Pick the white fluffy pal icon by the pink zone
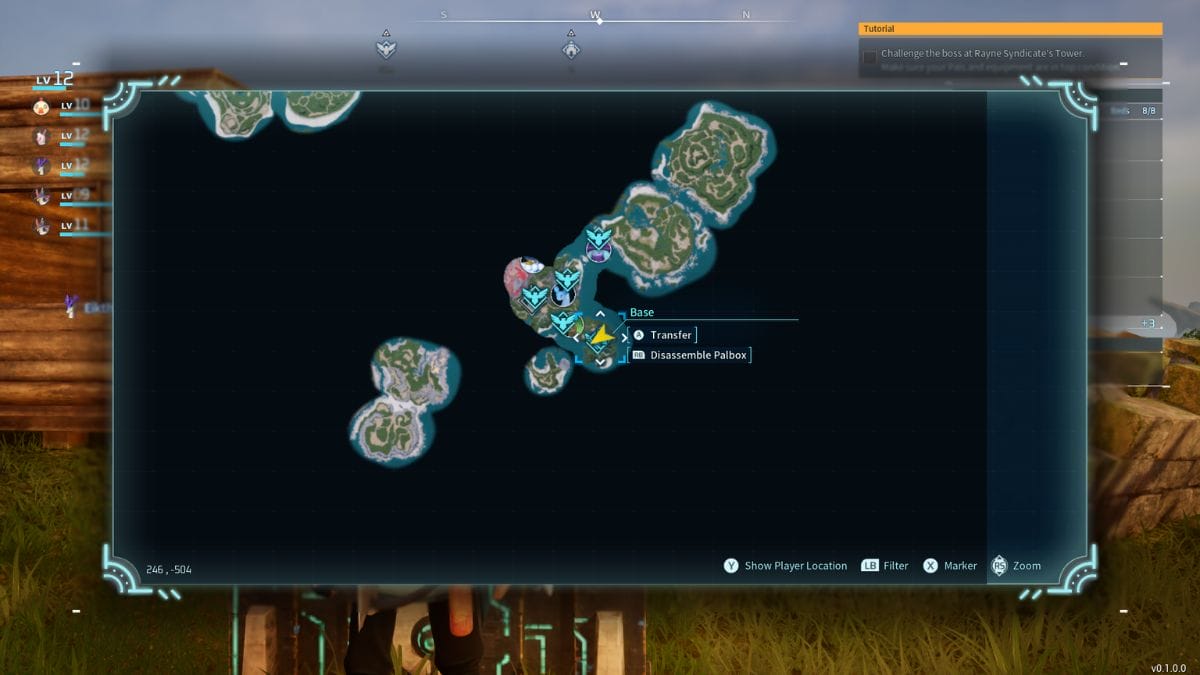Image resolution: width=1200 pixels, height=675 pixels. pyautogui.click(x=530, y=265)
